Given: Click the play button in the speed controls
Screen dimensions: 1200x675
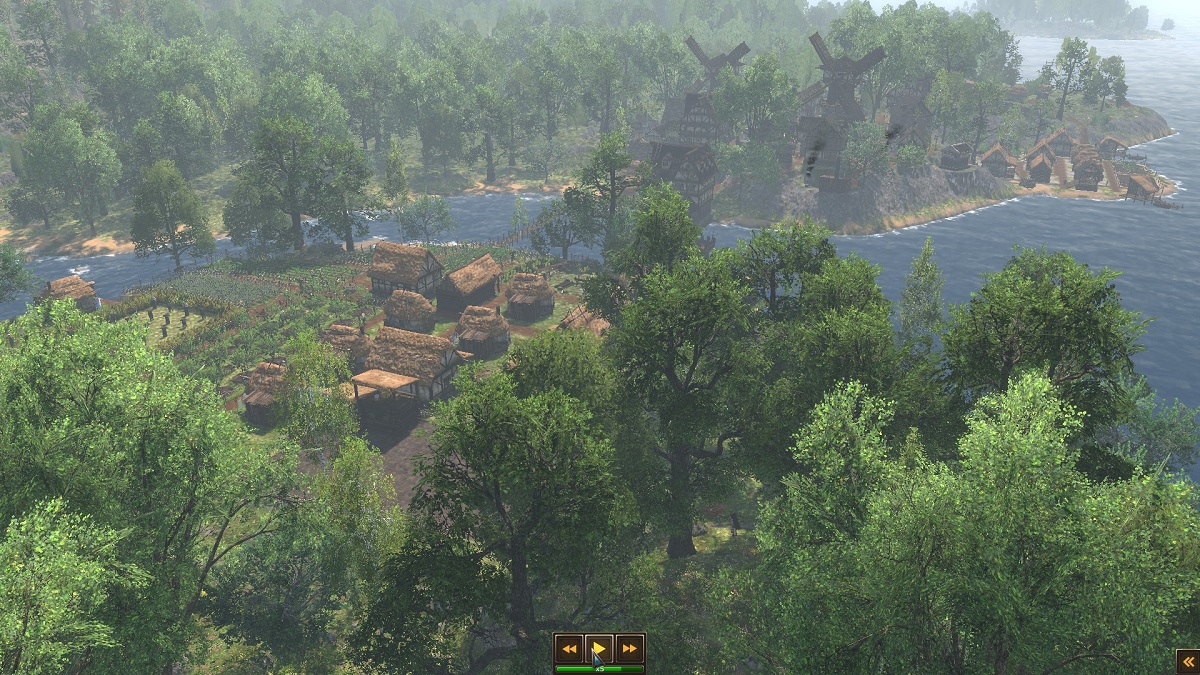Looking at the screenshot, I should coord(599,648).
